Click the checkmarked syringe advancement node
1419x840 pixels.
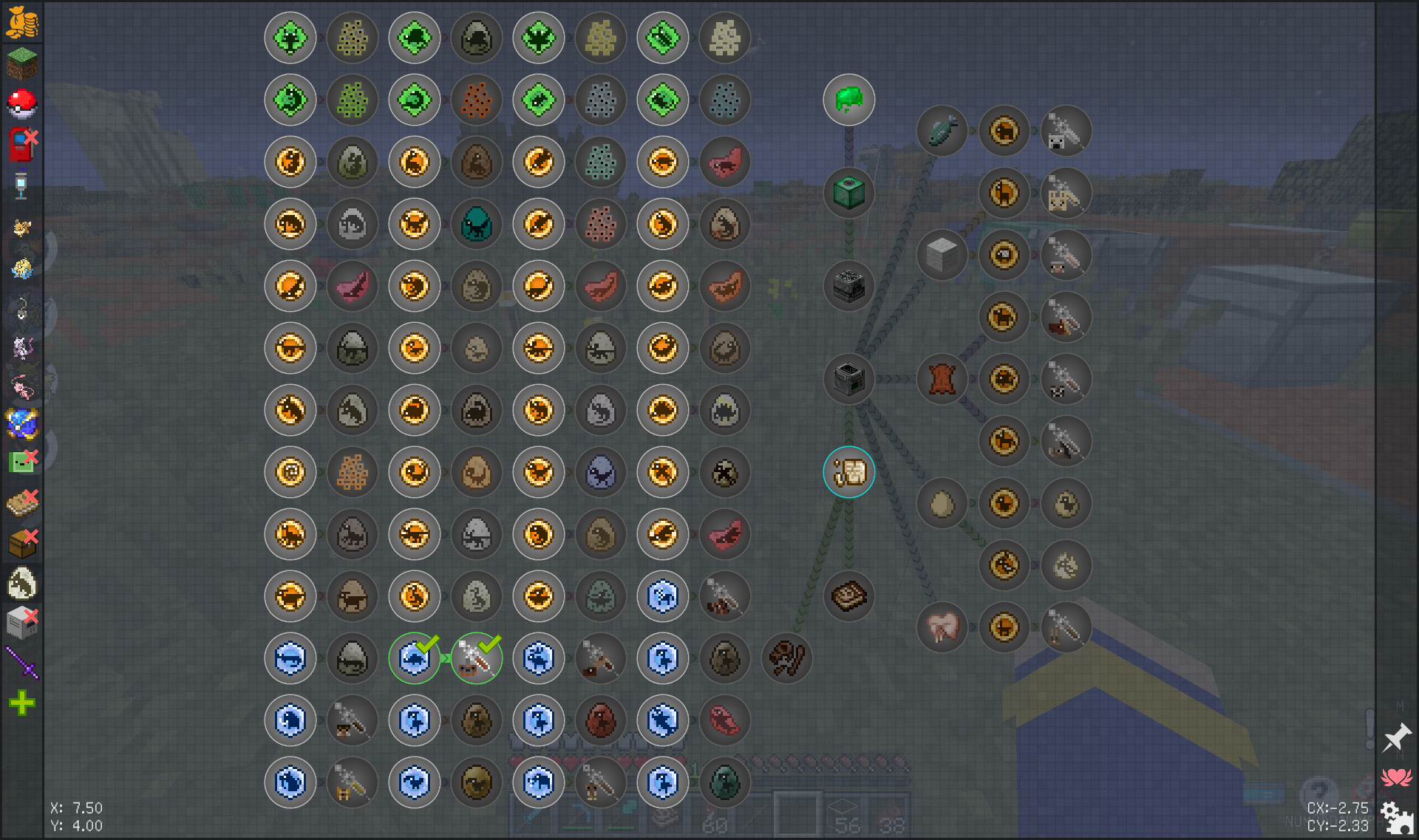477,658
